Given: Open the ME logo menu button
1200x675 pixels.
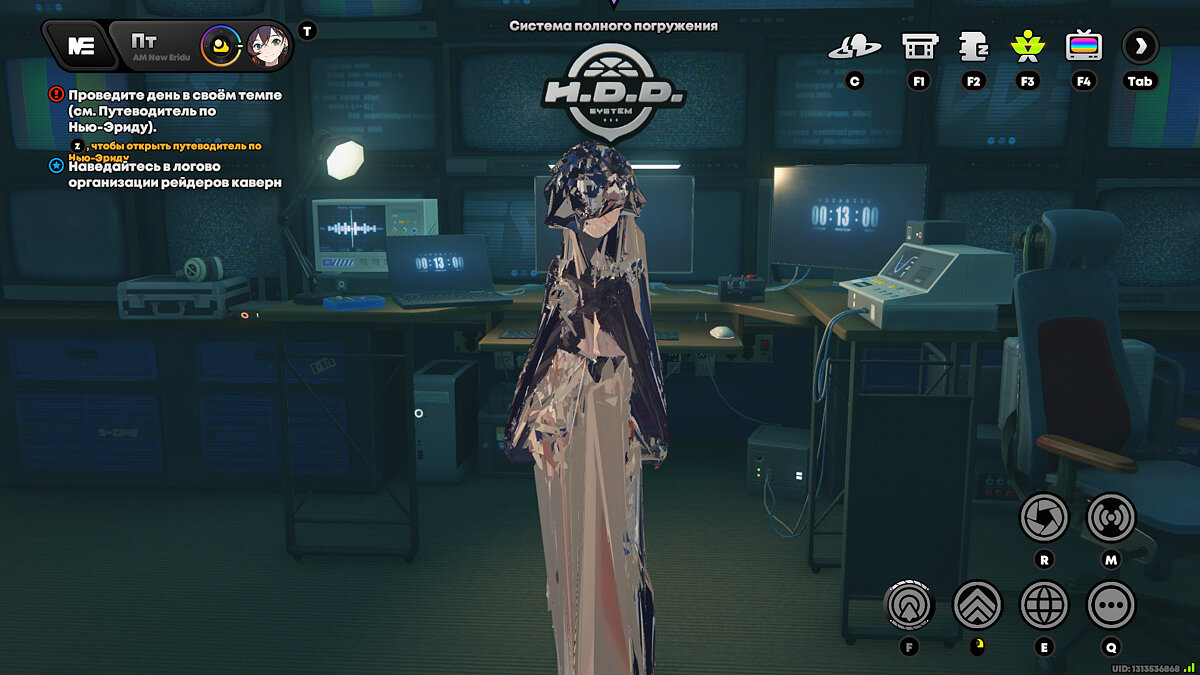Looking at the screenshot, I should coord(80,45).
